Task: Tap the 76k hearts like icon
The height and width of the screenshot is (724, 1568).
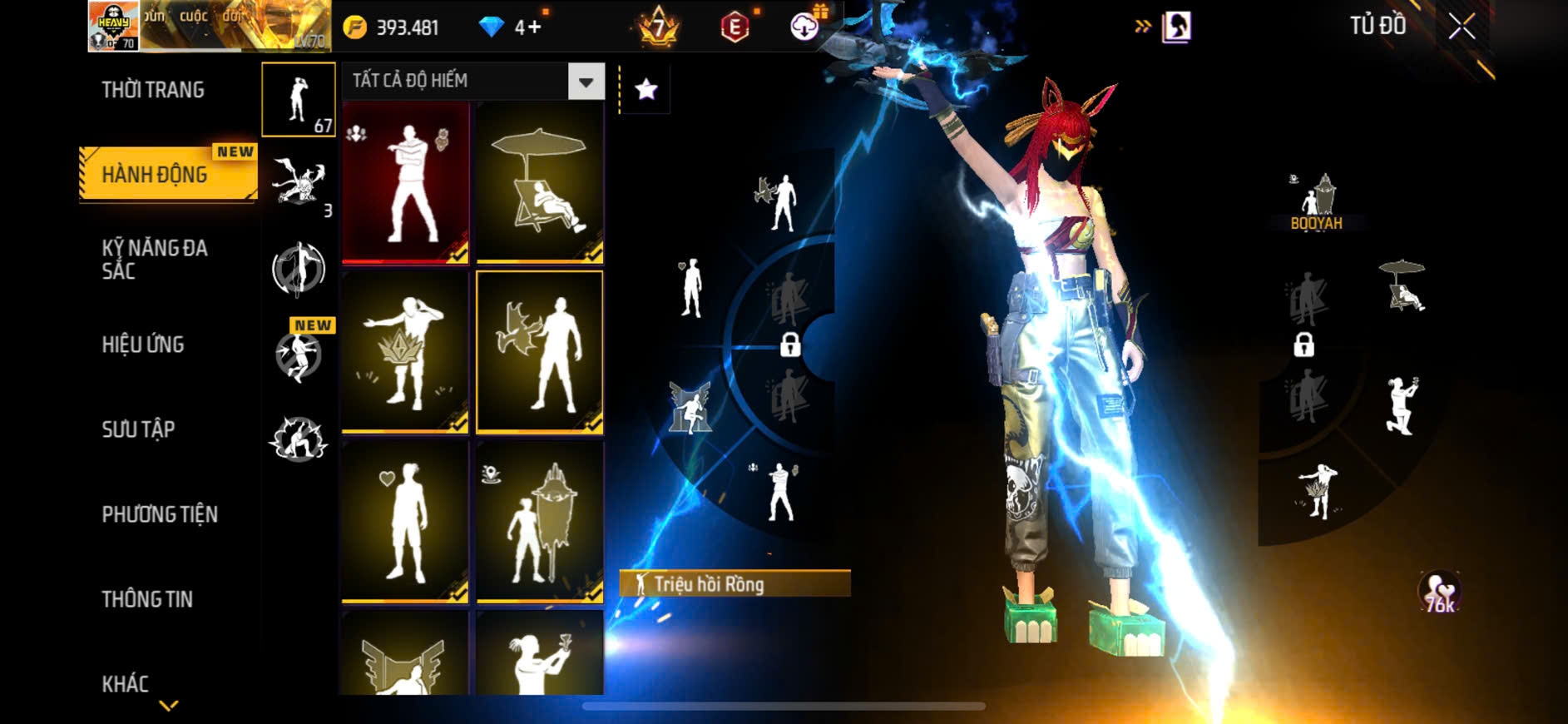Action: click(x=1440, y=593)
